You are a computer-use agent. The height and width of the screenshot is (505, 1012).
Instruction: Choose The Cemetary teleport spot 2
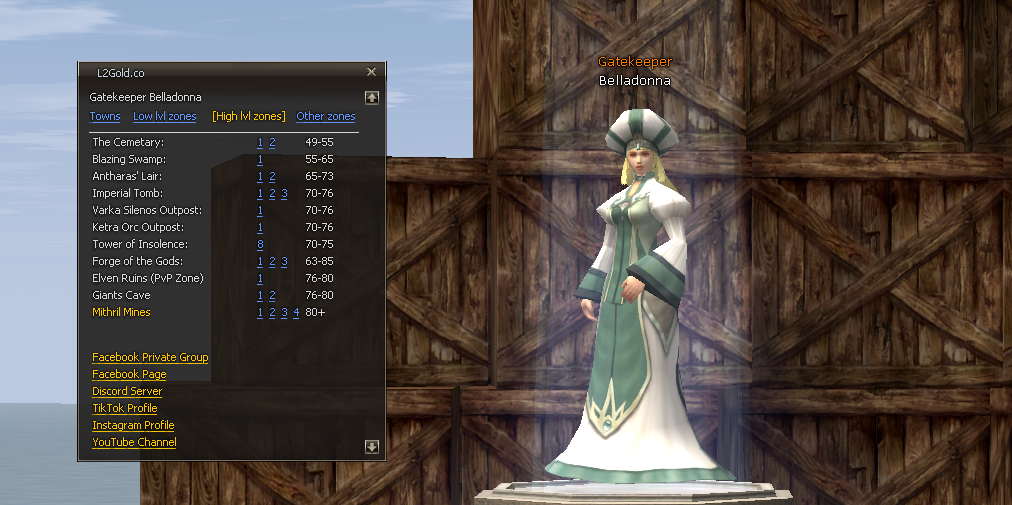pos(272,143)
